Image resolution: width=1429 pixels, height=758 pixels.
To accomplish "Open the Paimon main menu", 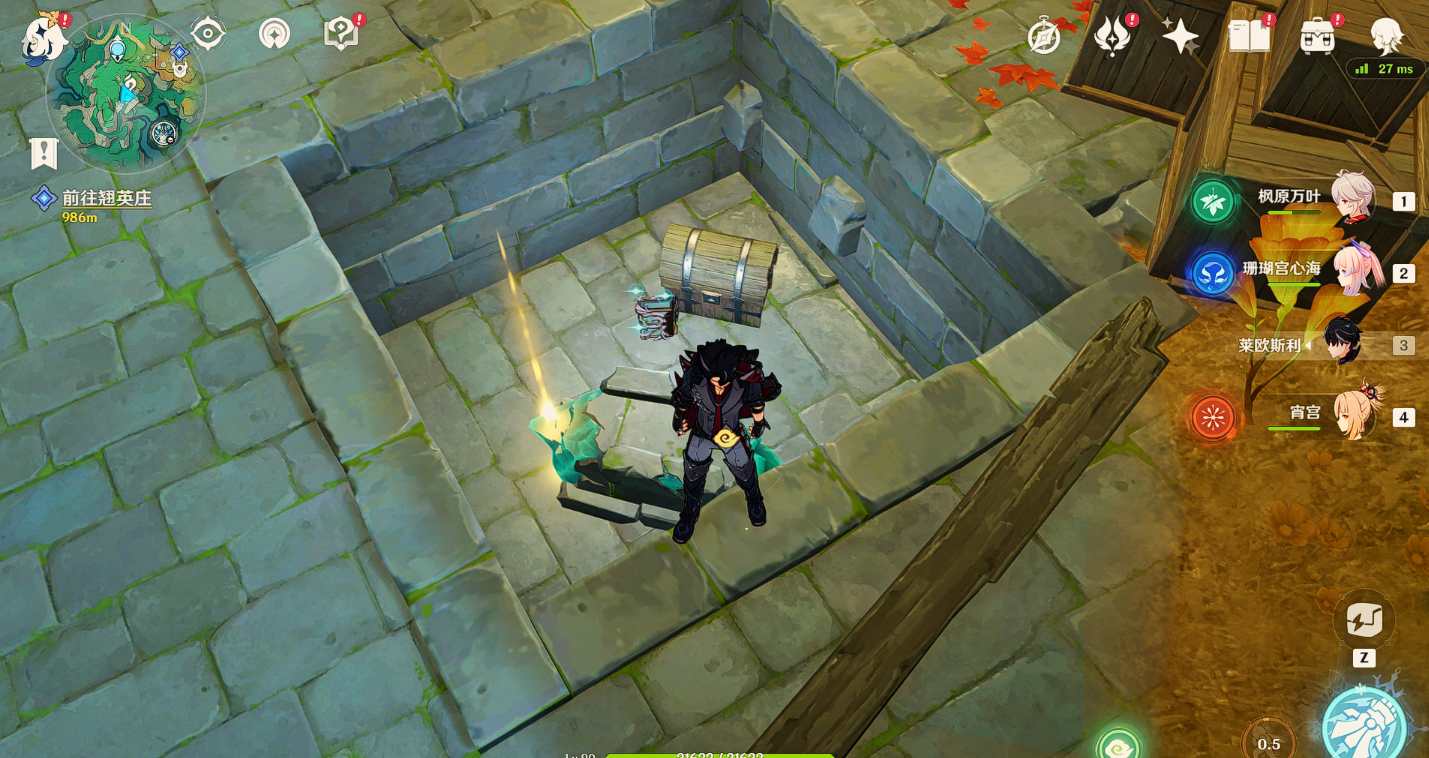I will coord(45,38).
